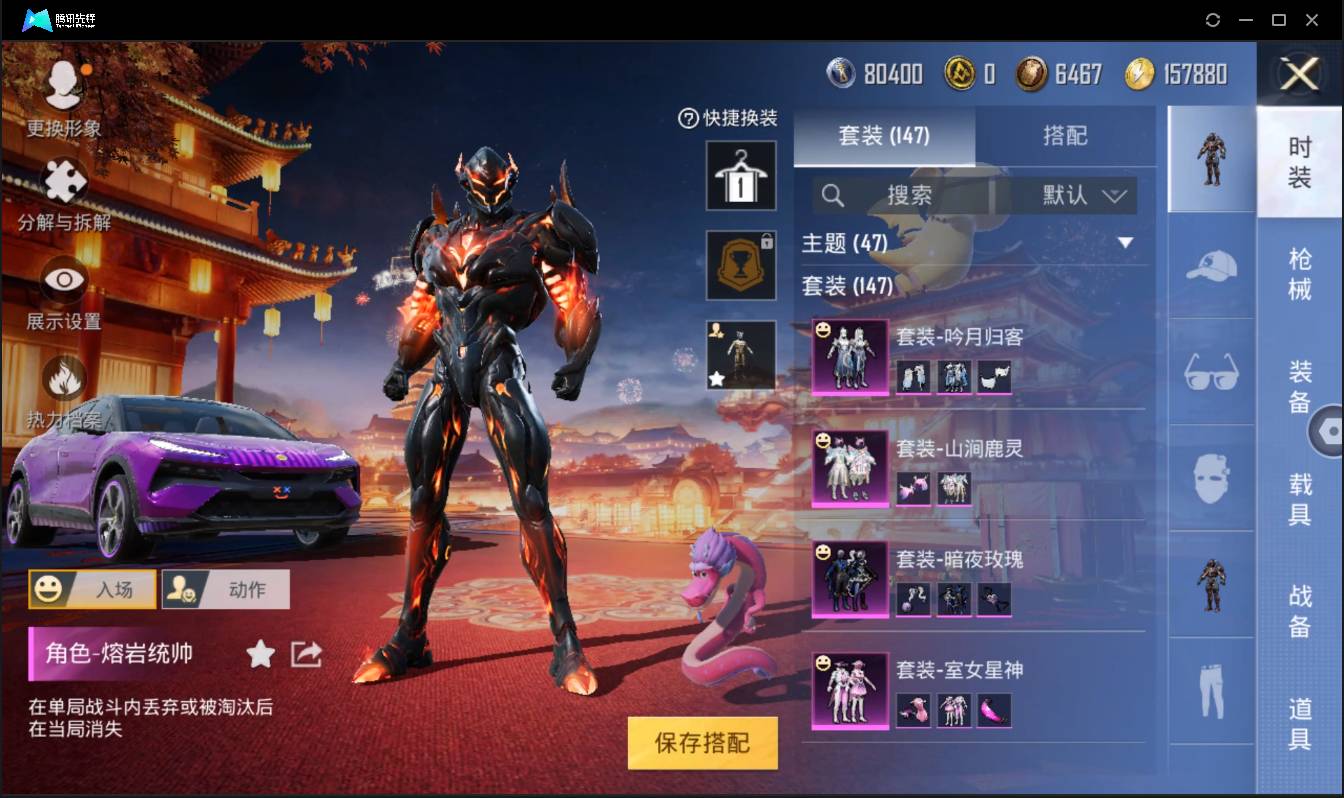Select the hanger quick-outfit slot
This screenshot has height=798, width=1344.
(x=741, y=177)
